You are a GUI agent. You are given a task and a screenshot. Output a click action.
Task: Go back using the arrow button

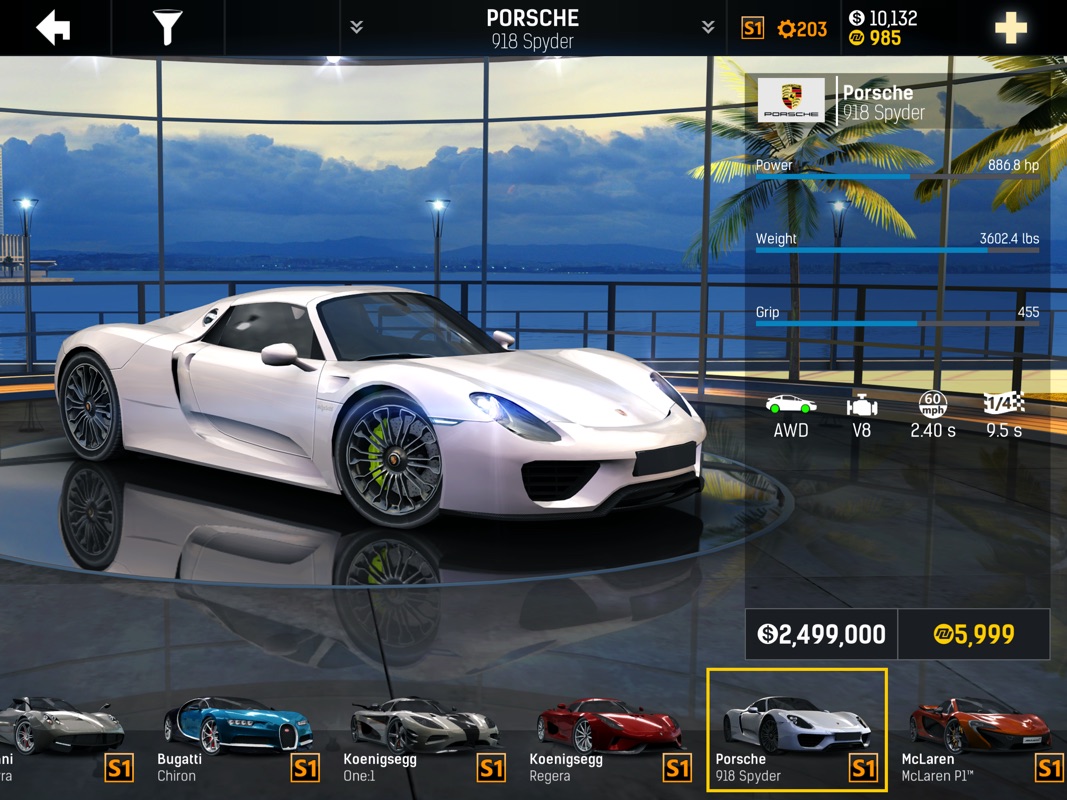[x=54, y=28]
